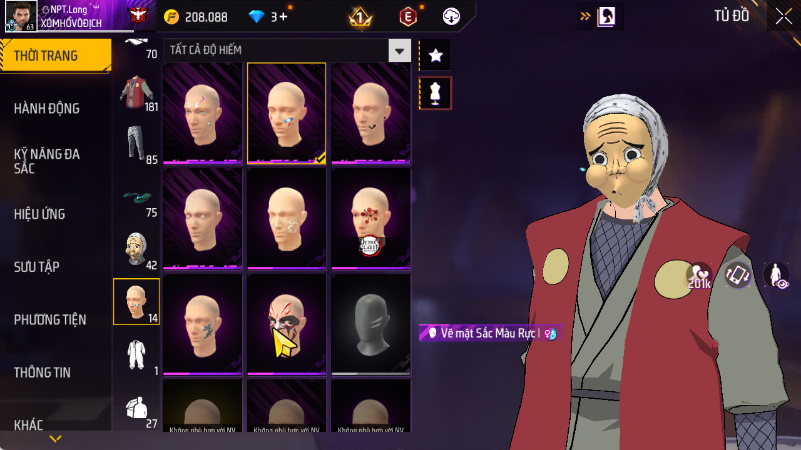
Task: Open the Tất Cả Độ Hiếm dropdown
Action: click(400, 50)
